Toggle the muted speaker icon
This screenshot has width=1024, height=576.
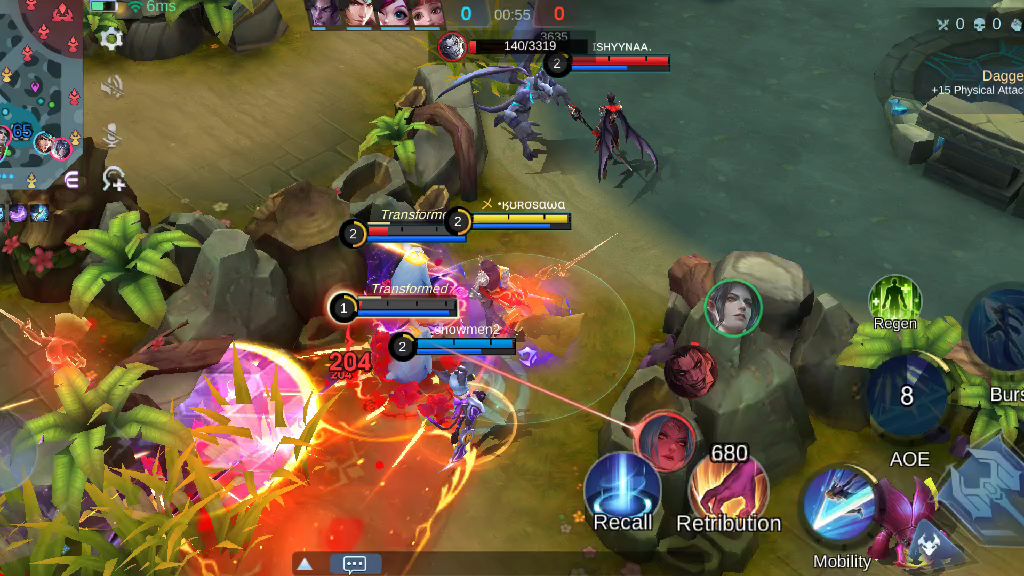point(112,87)
